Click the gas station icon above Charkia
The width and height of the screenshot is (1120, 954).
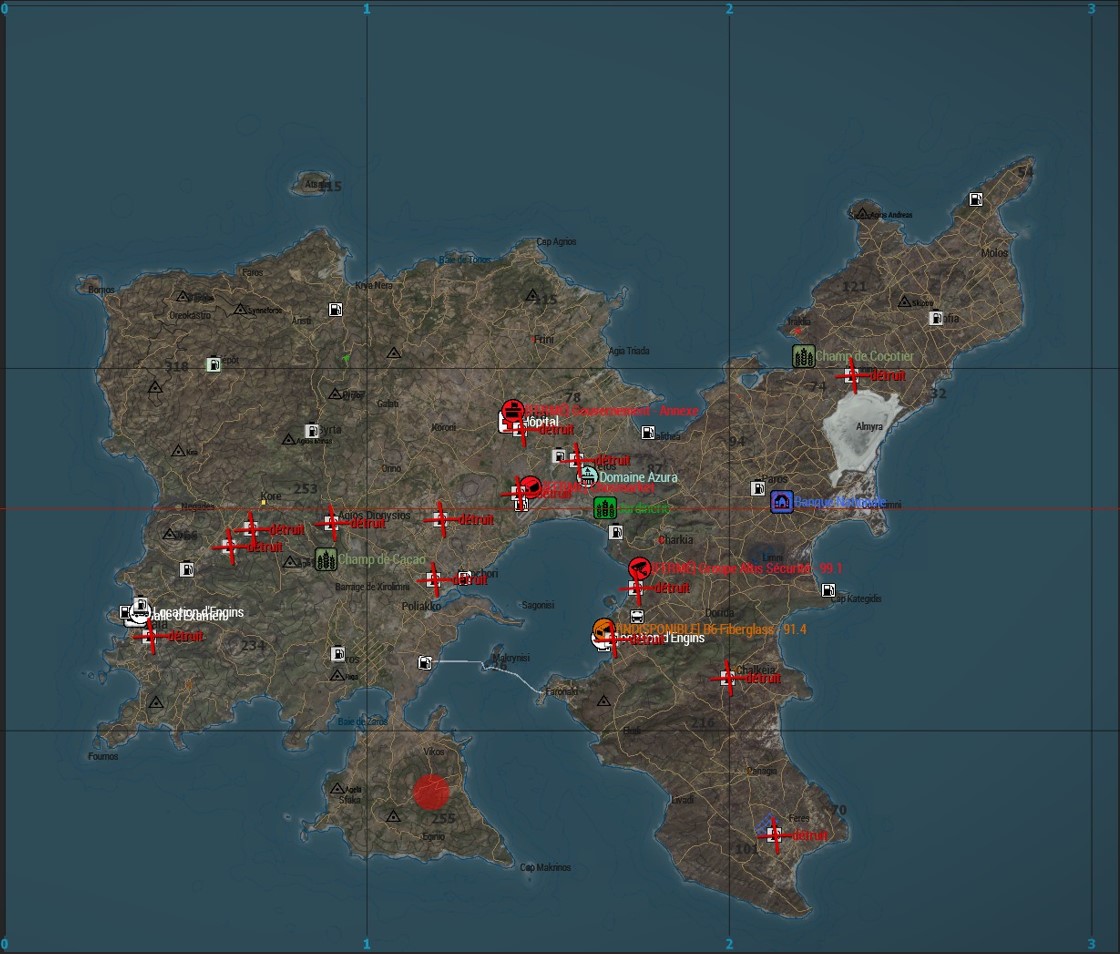click(615, 533)
